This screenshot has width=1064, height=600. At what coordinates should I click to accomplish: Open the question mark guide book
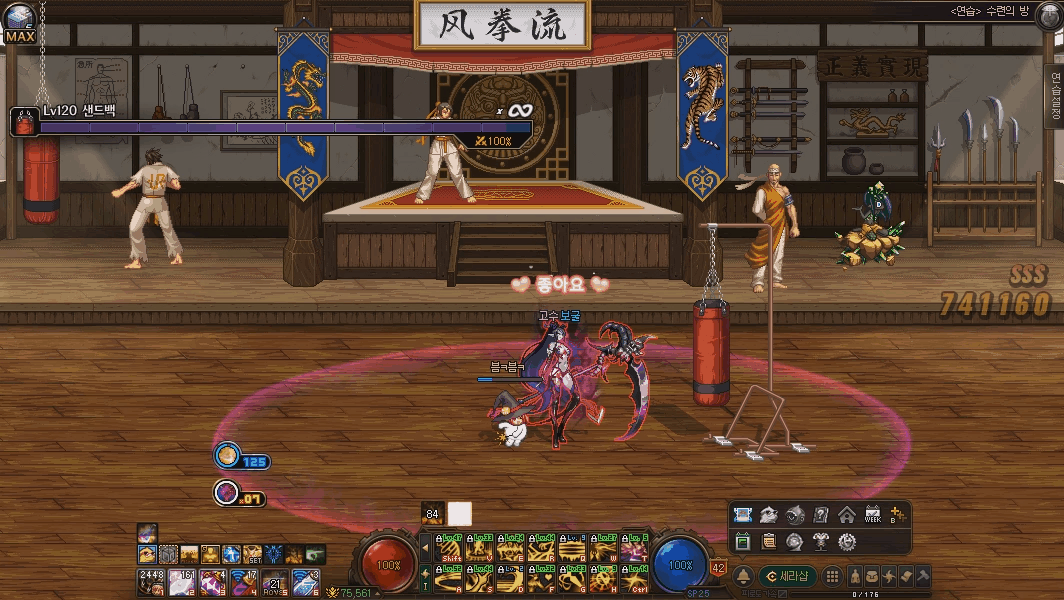[x=821, y=515]
